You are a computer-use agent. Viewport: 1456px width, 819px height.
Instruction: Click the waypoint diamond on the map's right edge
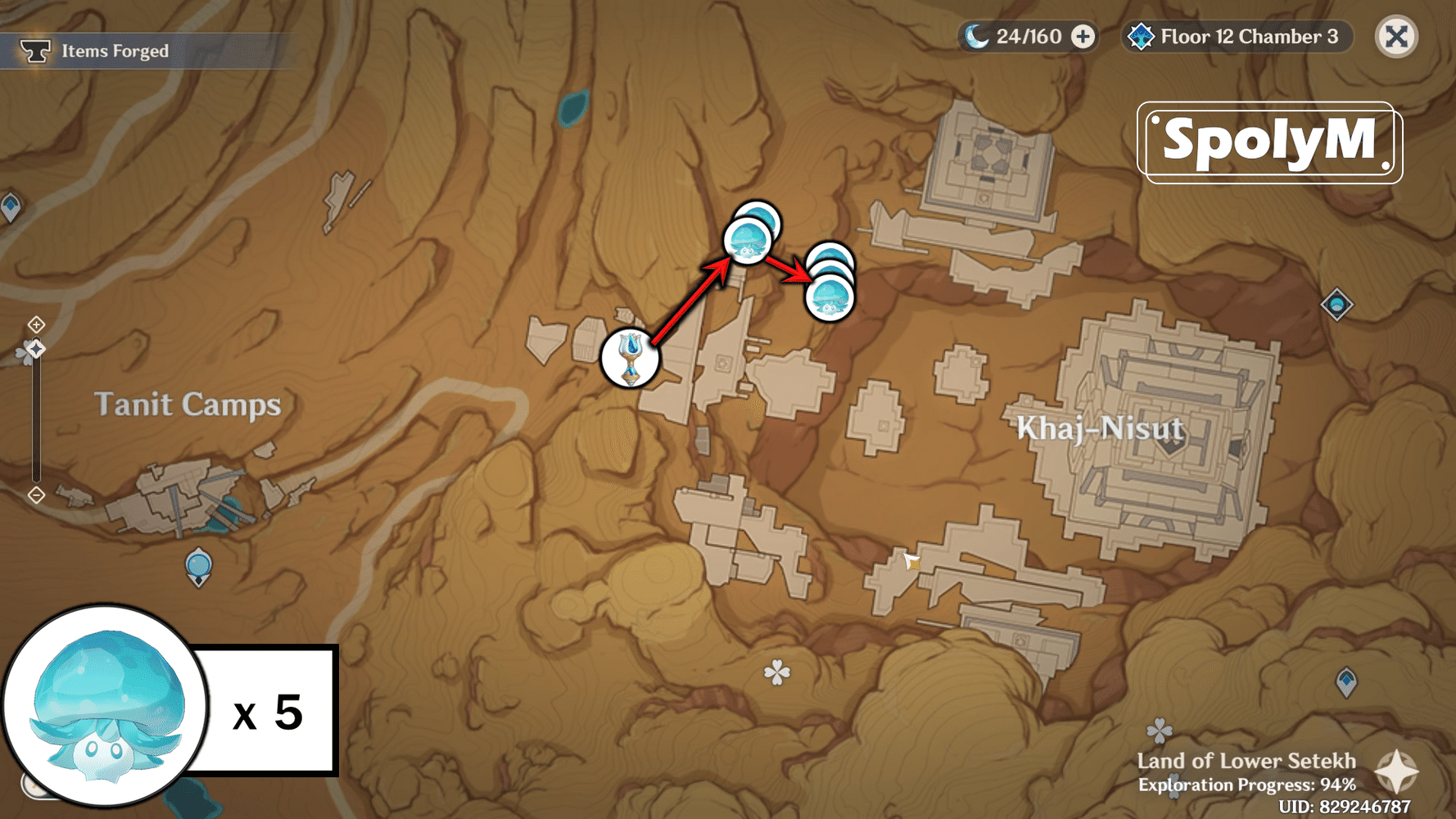click(x=1338, y=305)
